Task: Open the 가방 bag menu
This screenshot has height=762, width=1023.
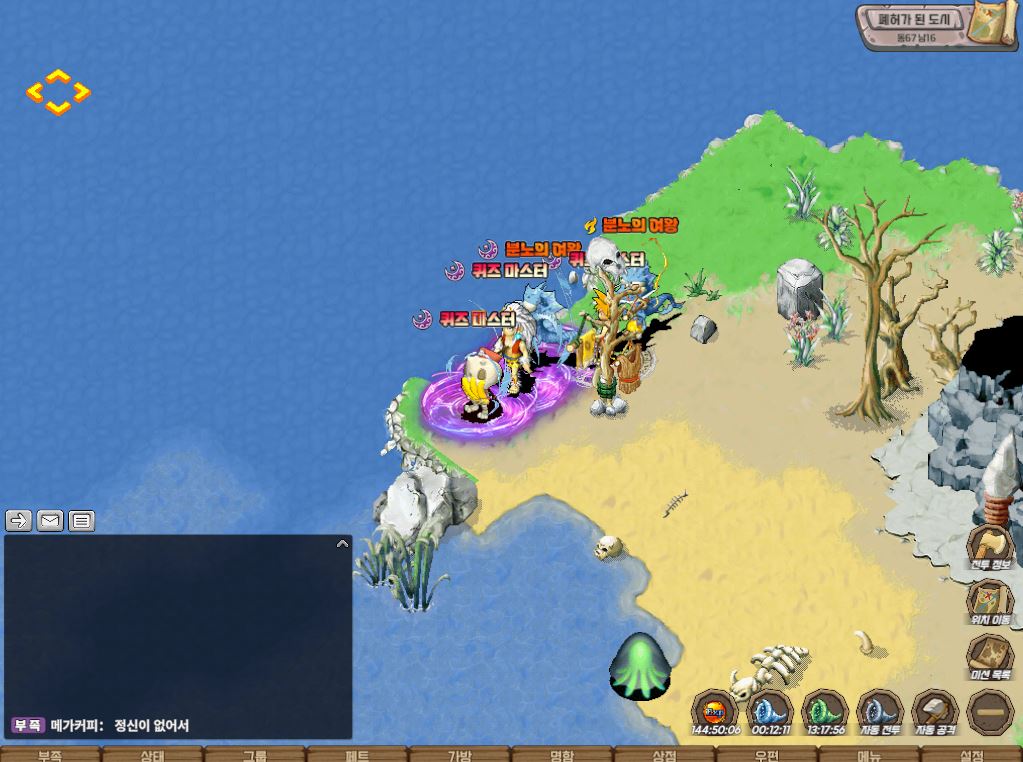Action: [459, 755]
